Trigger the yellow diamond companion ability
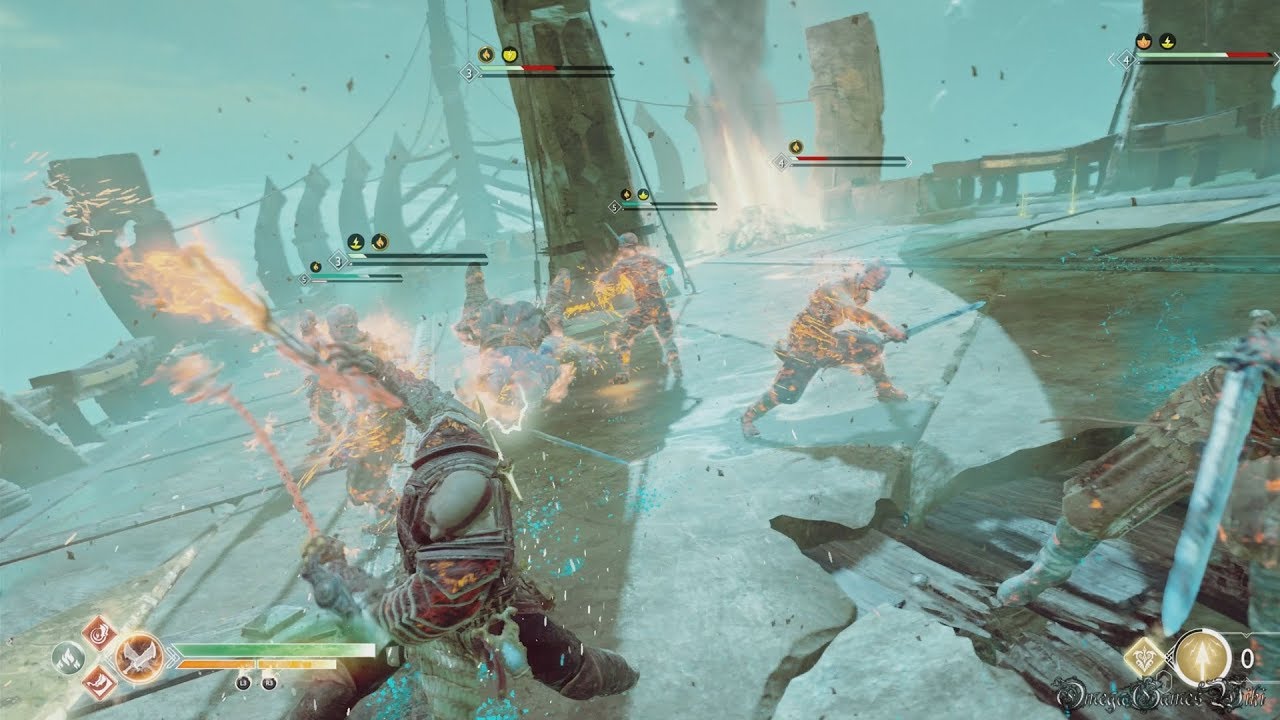The width and height of the screenshot is (1280, 720). (x=1144, y=657)
